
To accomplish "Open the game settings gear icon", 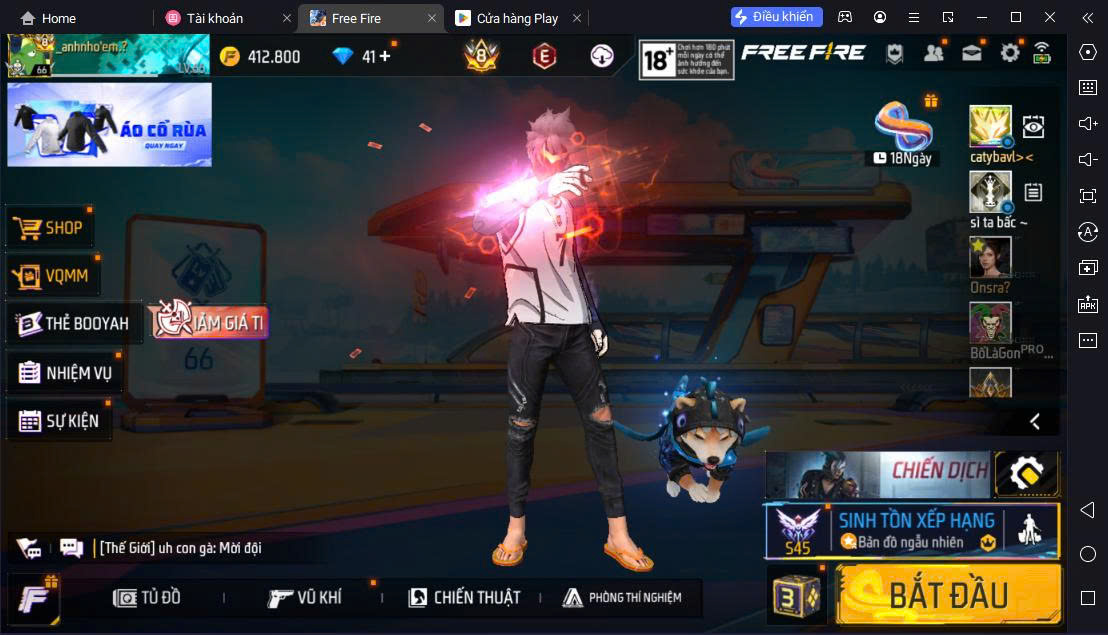I will point(1010,54).
